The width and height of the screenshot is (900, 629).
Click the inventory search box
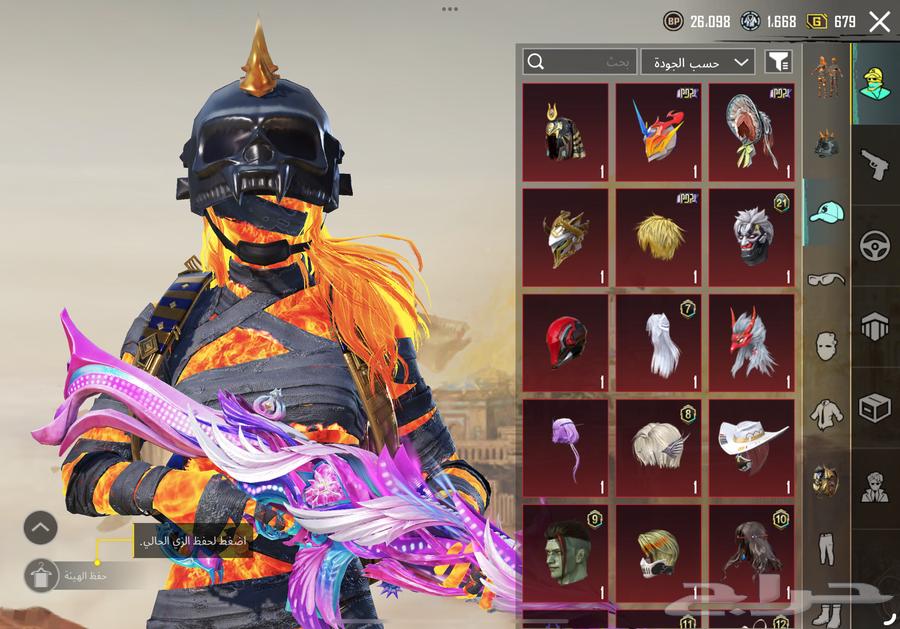580,62
